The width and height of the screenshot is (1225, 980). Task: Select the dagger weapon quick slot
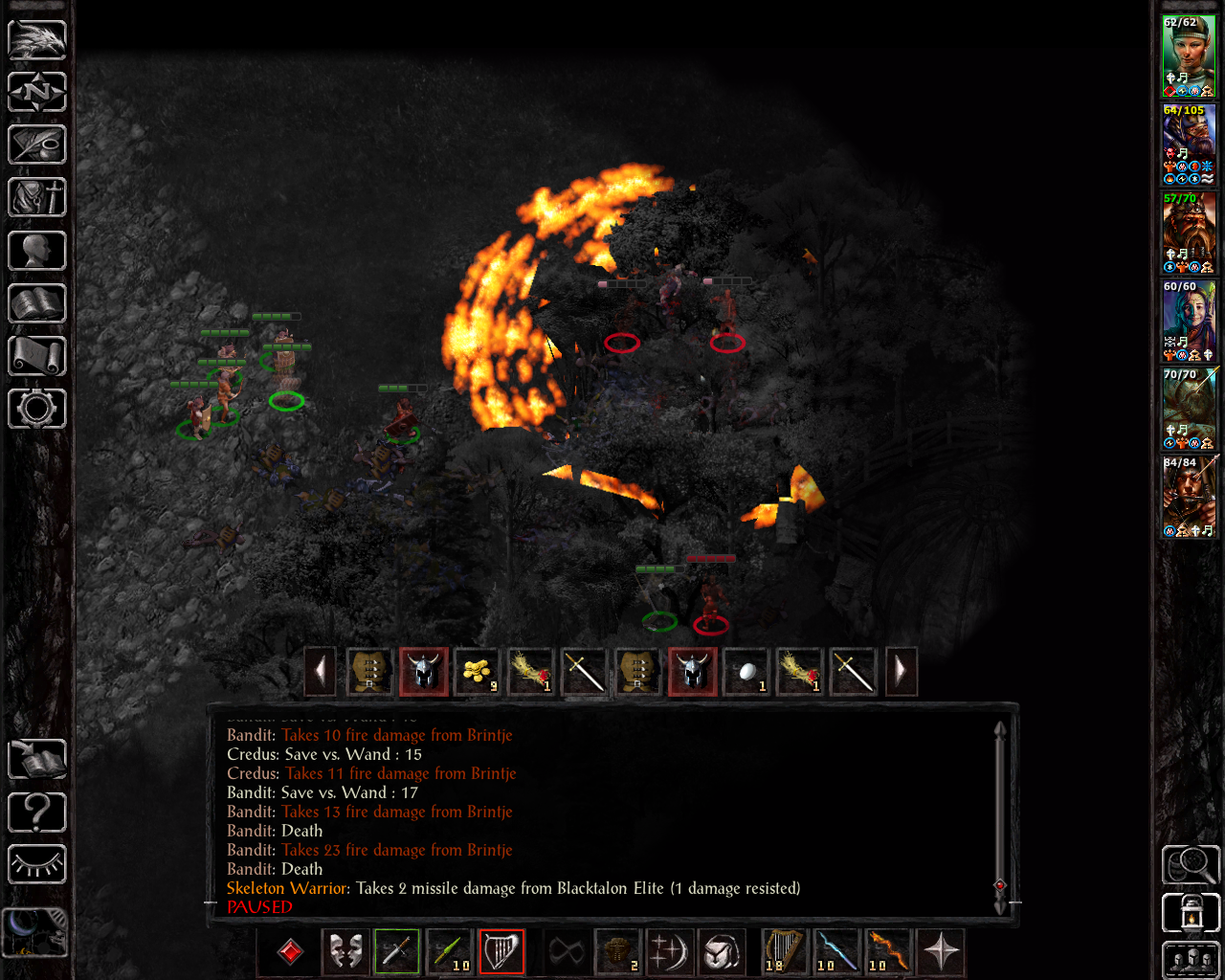pos(397,952)
